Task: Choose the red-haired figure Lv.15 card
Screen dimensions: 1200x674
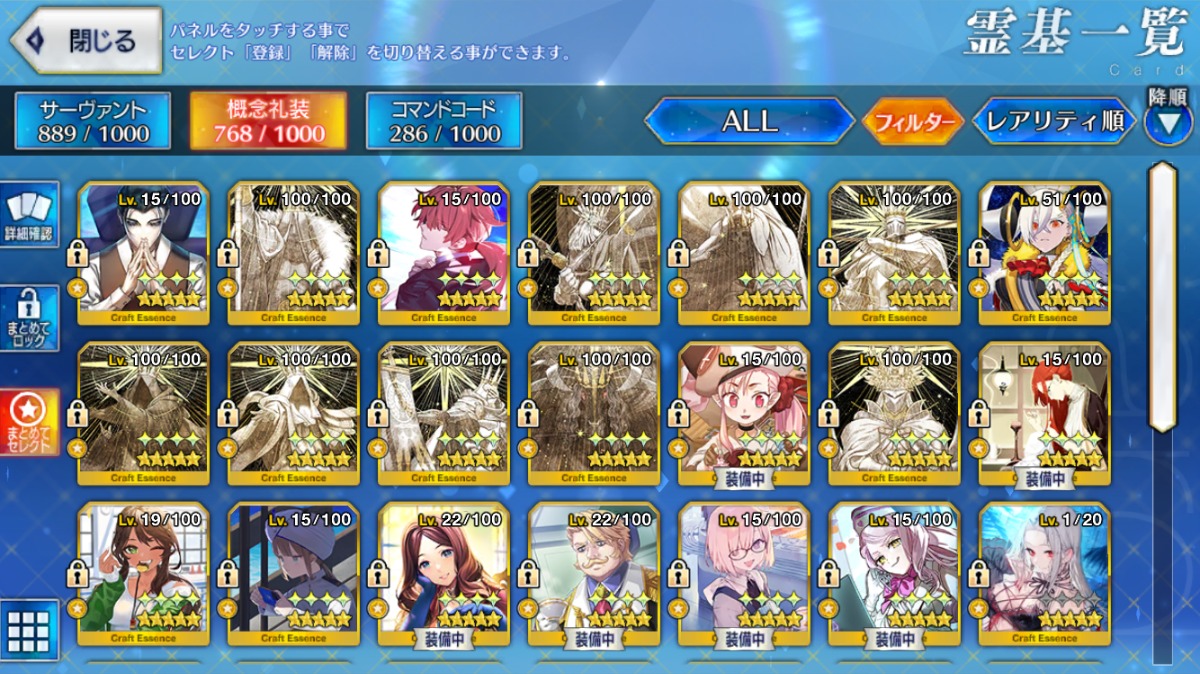Action: (444, 253)
